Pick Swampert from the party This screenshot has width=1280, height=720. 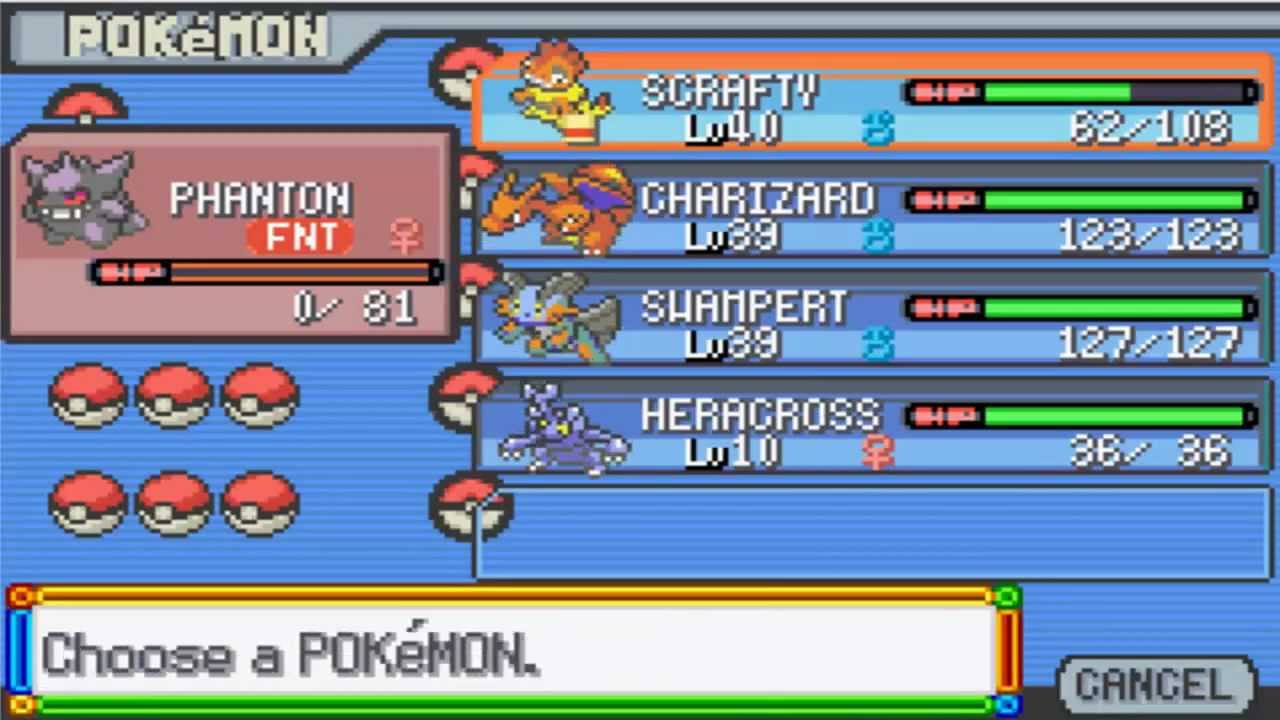(870, 322)
